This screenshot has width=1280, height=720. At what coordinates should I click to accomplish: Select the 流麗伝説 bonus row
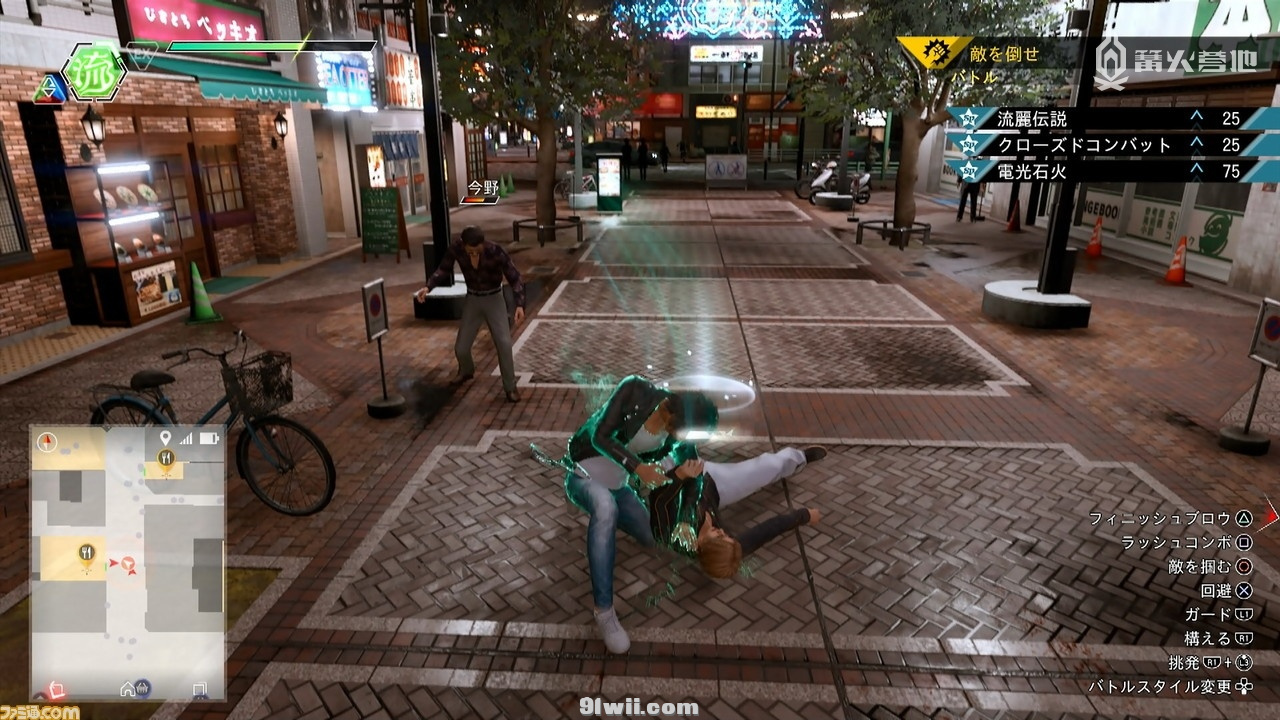[x=1100, y=119]
